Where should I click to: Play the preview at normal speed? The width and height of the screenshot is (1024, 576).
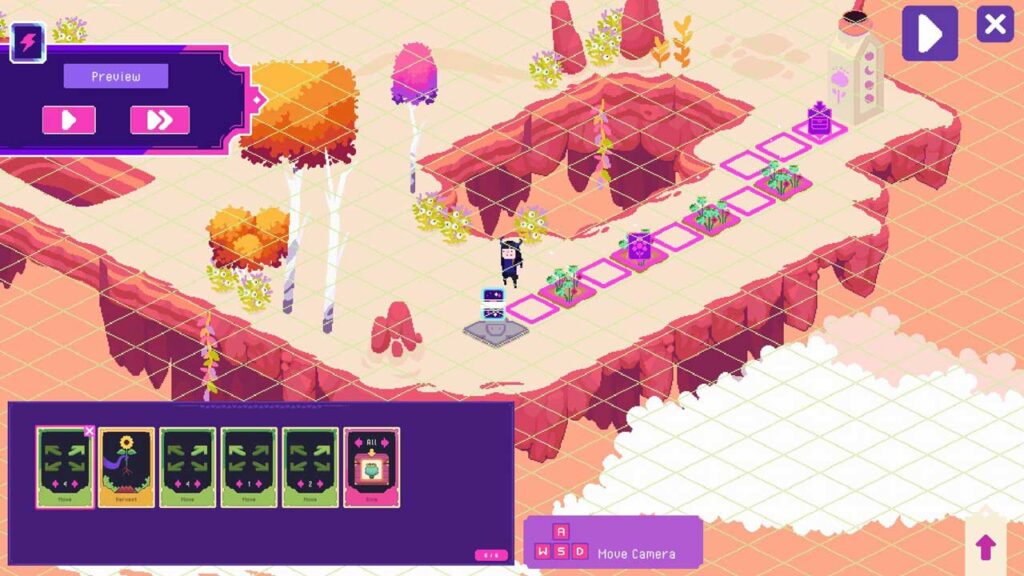[69, 120]
